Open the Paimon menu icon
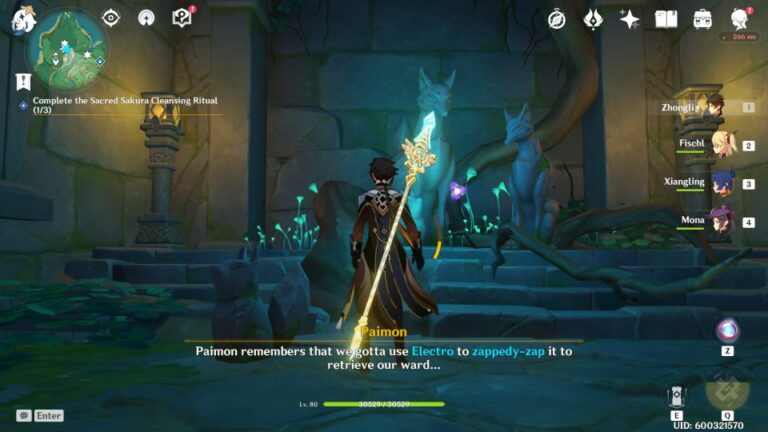This screenshot has height=432, width=768. (20, 17)
